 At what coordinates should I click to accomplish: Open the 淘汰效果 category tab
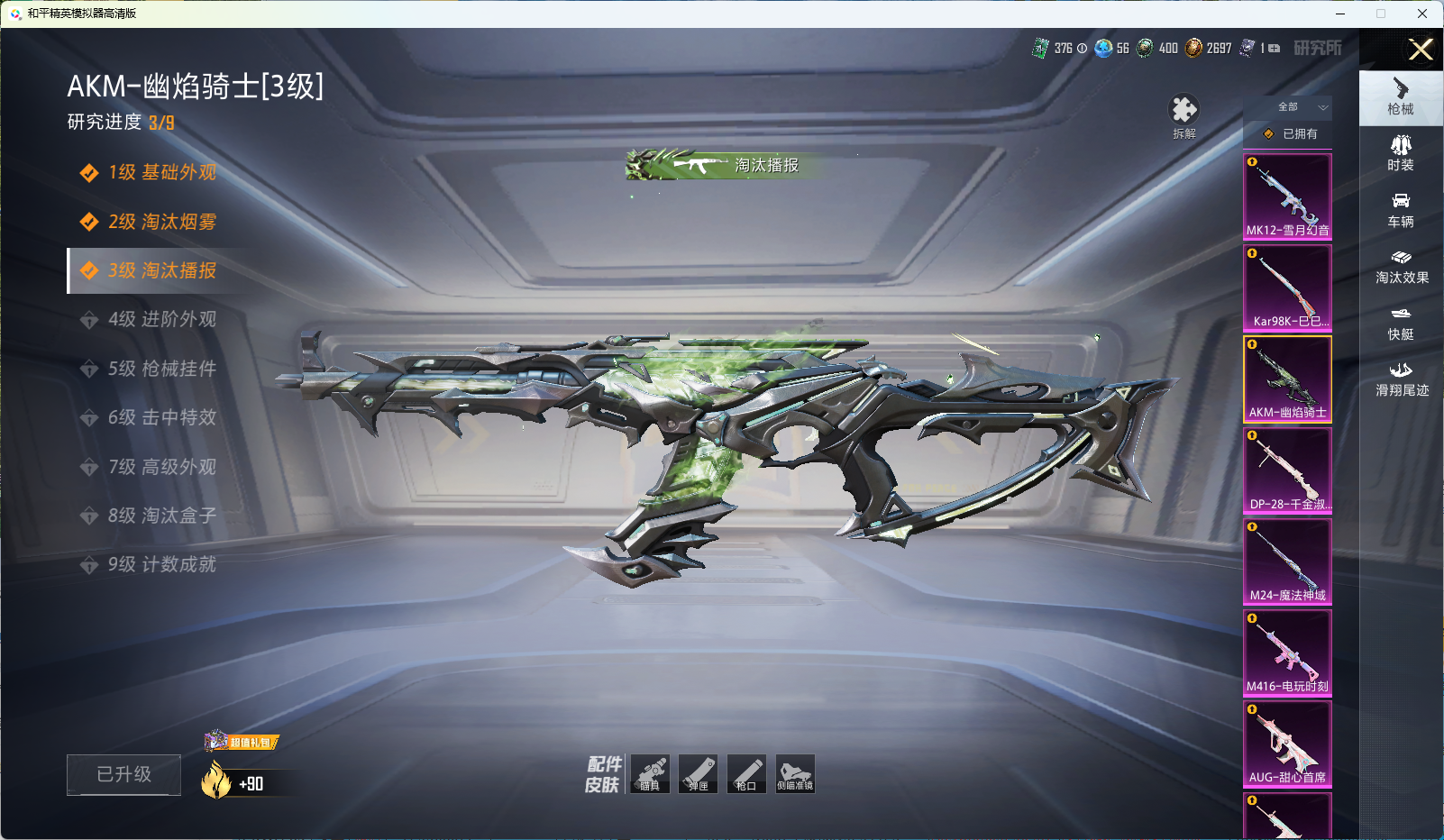[x=1401, y=266]
